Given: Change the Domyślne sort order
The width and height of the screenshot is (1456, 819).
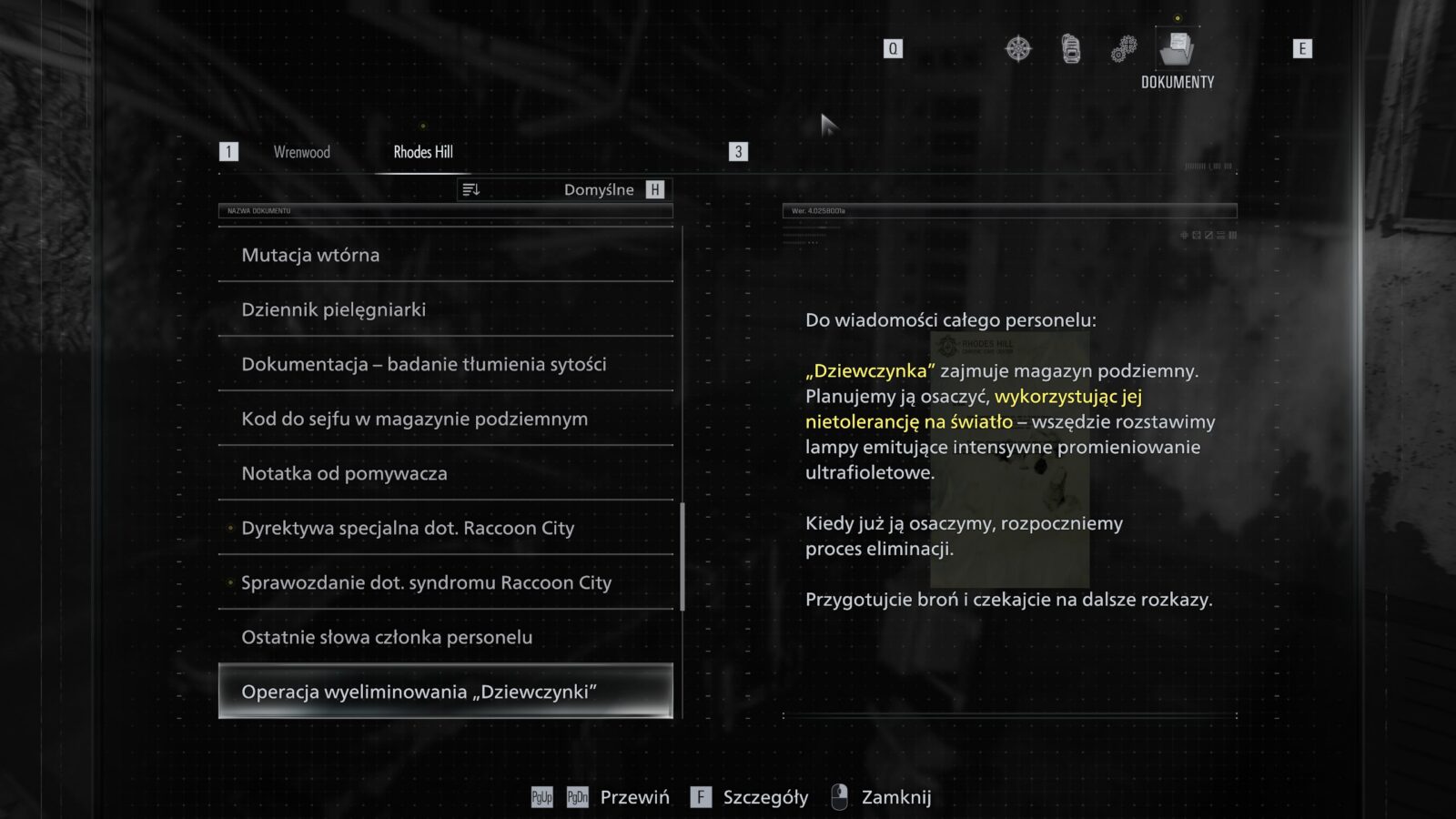Looking at the screenshot, I should [564, 189].
